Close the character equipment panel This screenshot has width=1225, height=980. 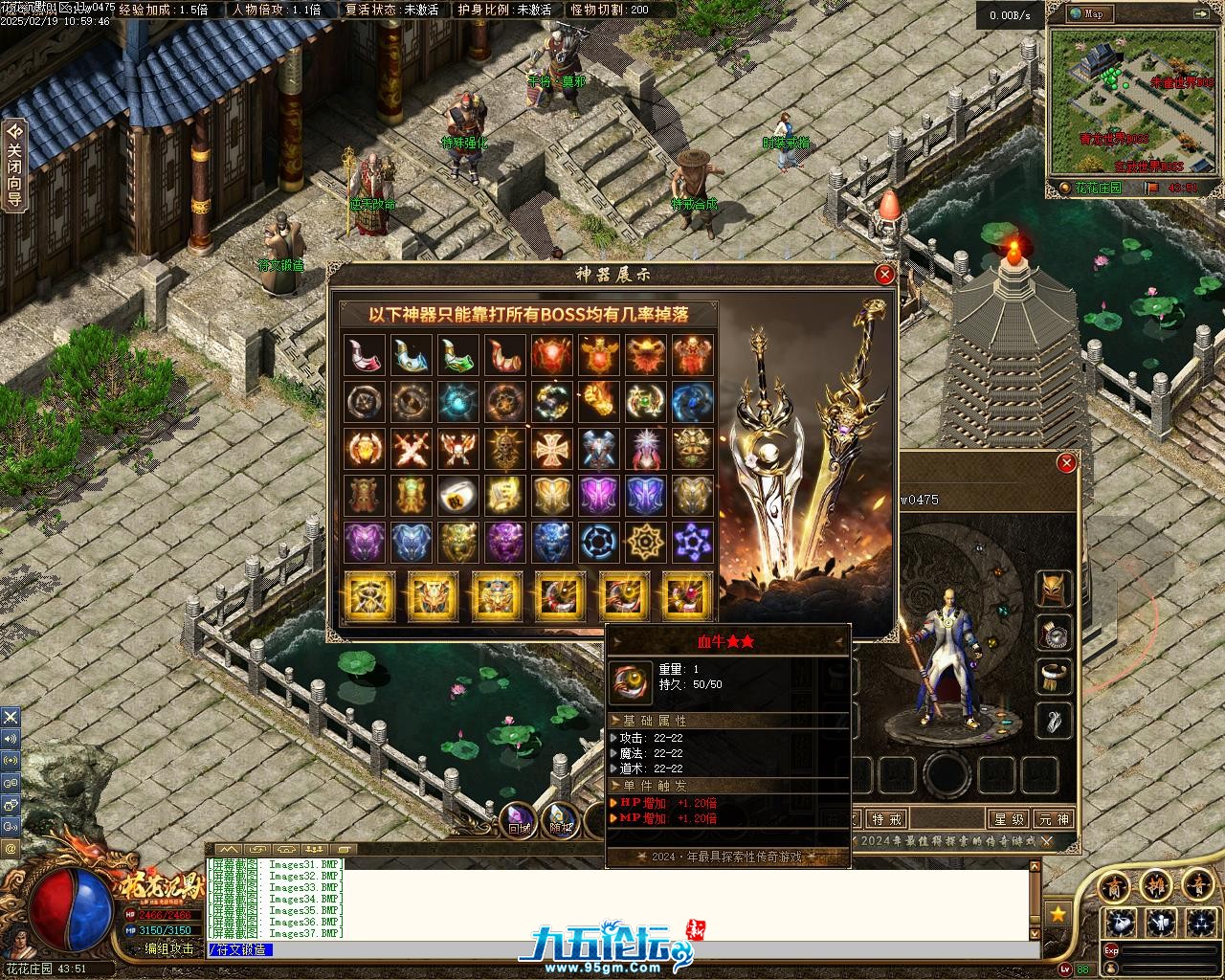(1066, 464)
